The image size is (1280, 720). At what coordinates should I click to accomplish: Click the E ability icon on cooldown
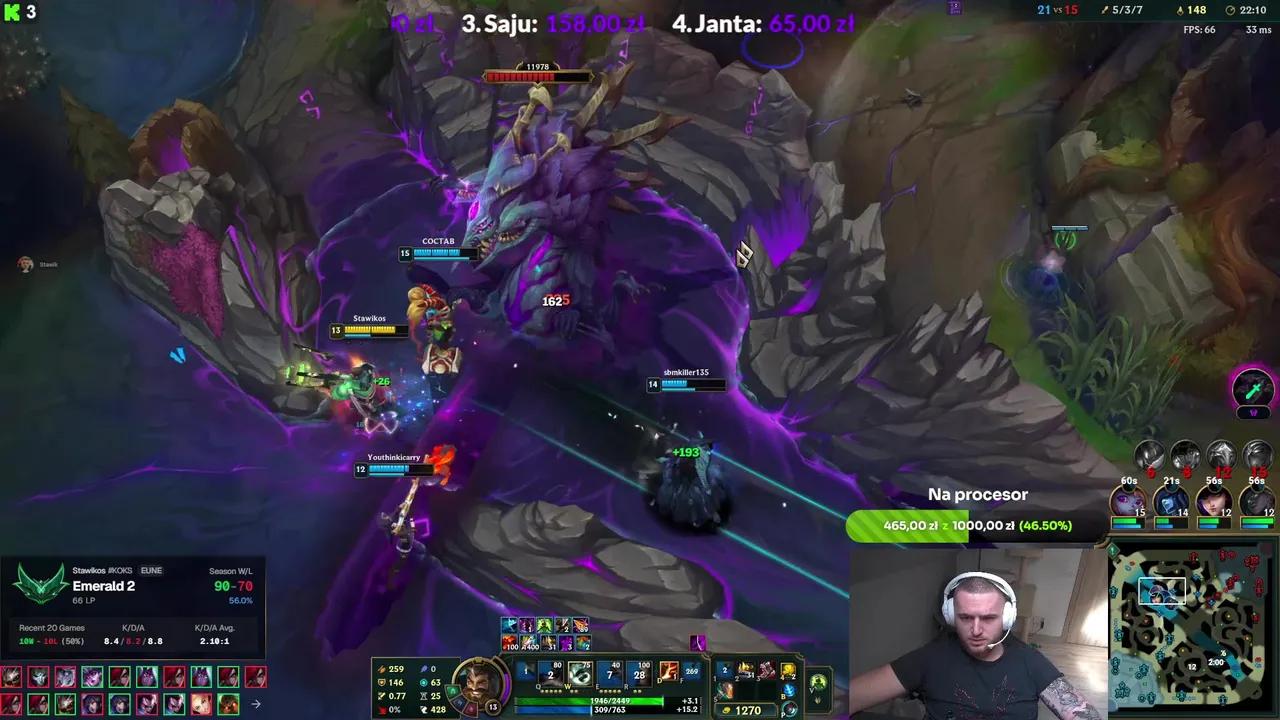(x=610, y=672)
